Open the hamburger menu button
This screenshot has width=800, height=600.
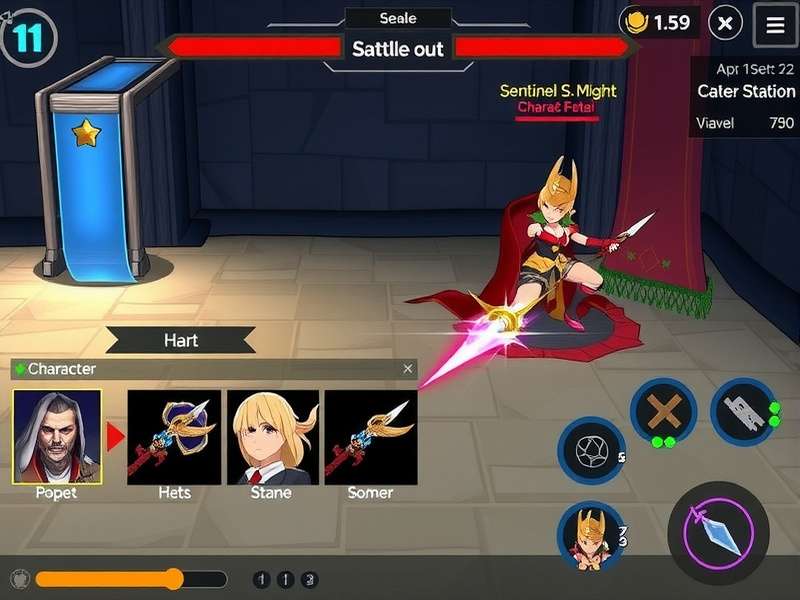pos(775,26)
